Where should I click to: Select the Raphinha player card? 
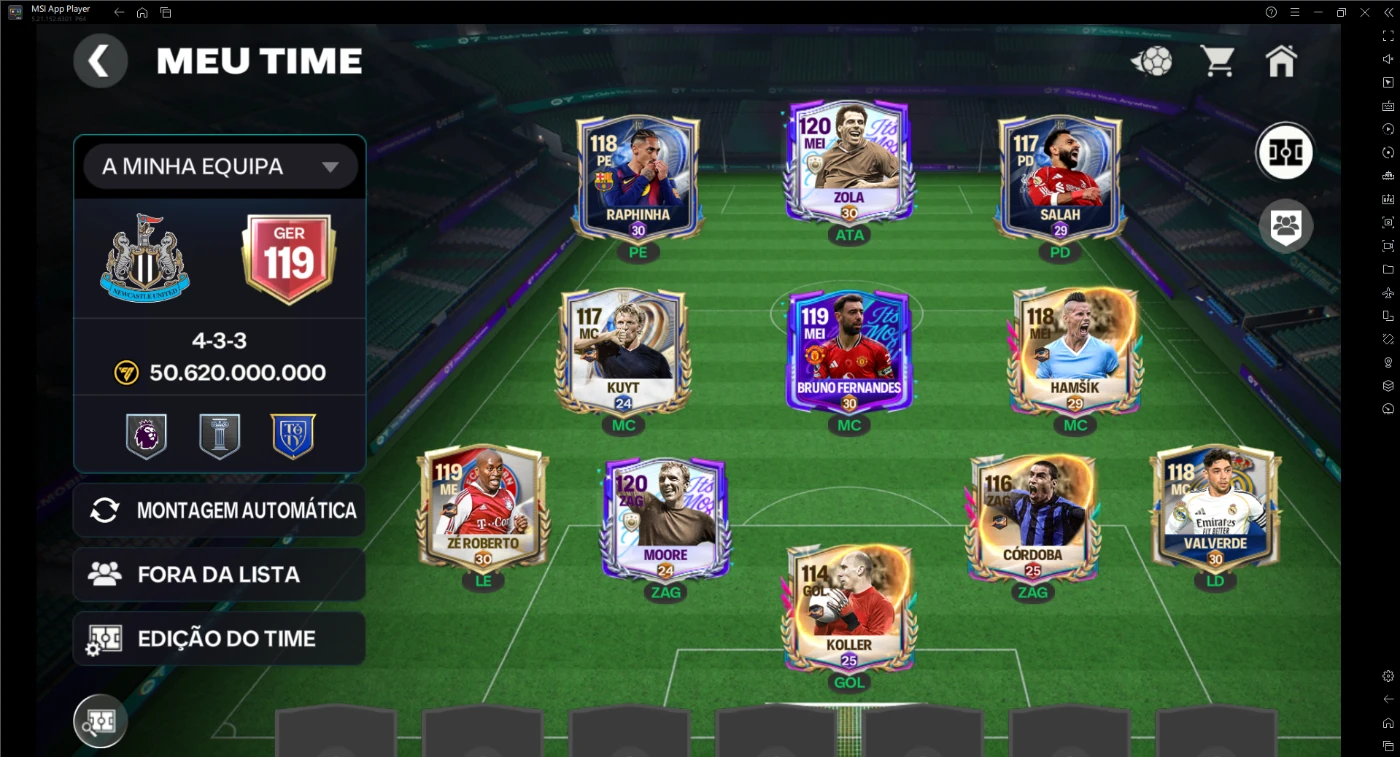tap(638, 177)
